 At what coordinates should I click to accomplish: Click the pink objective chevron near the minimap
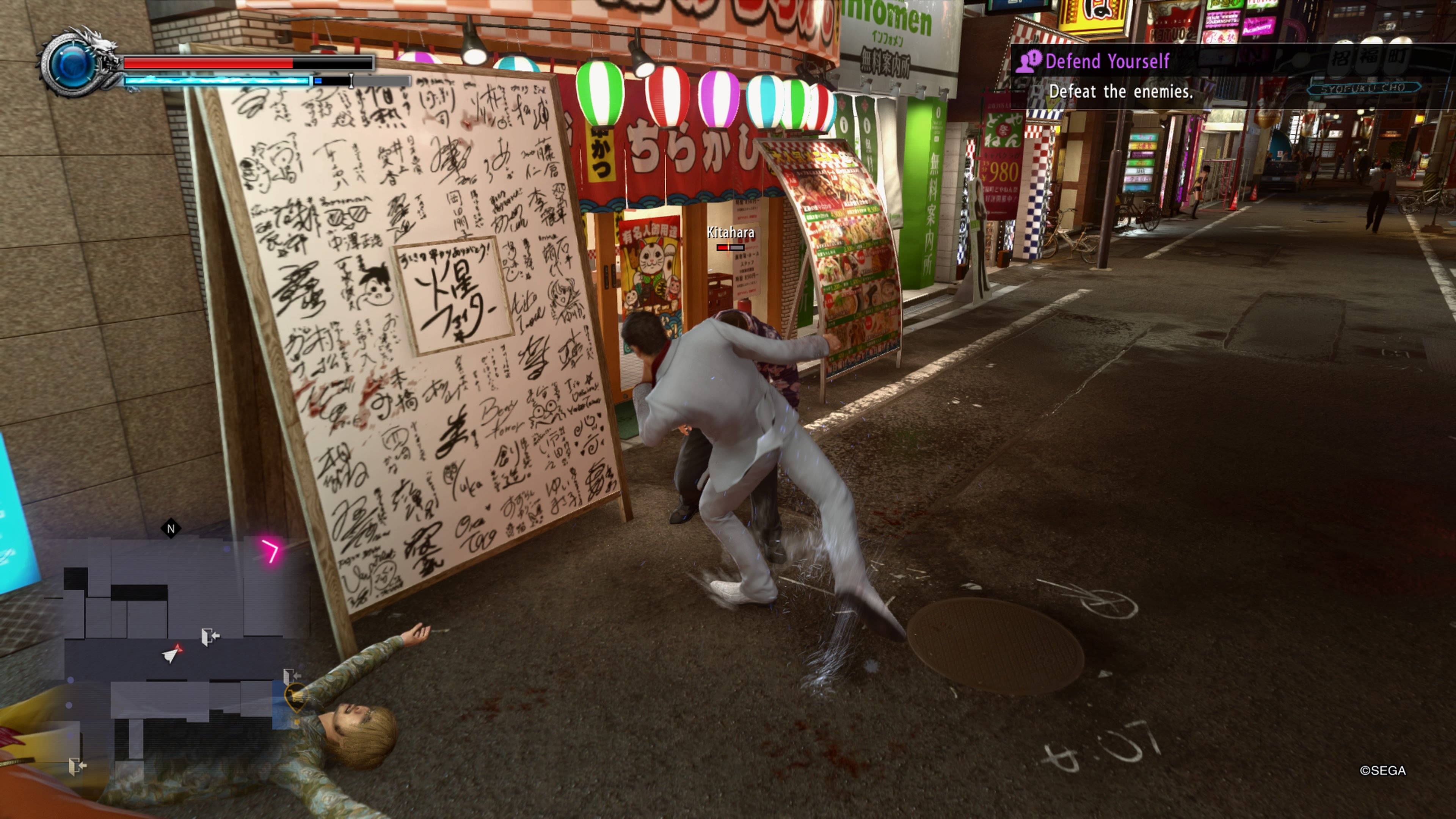[x=273, y=550]
